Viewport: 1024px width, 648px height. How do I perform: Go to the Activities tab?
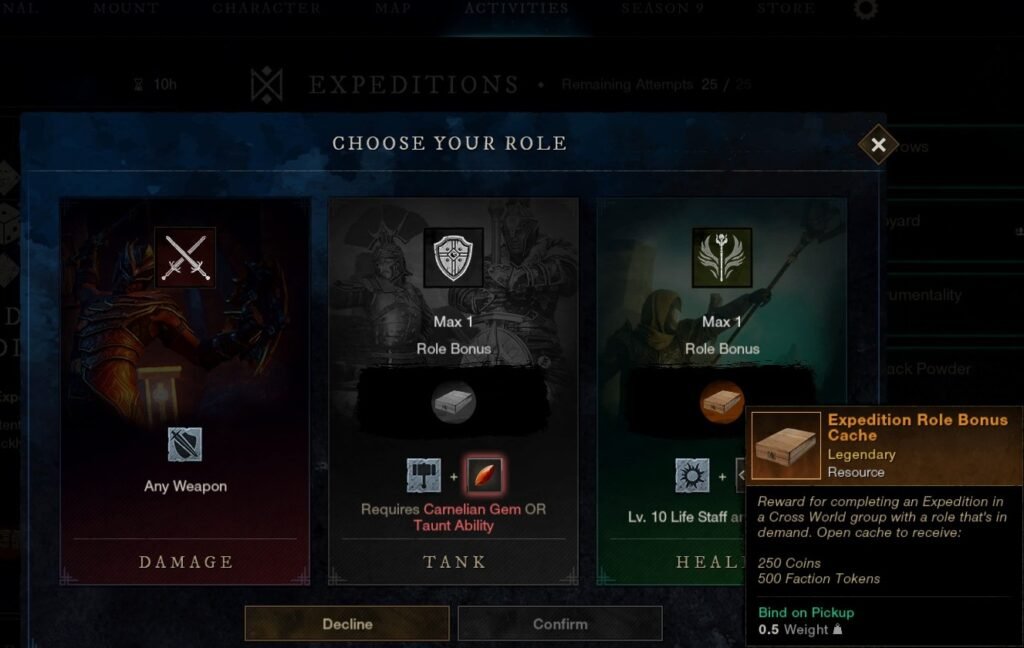[x=516, y=9]
